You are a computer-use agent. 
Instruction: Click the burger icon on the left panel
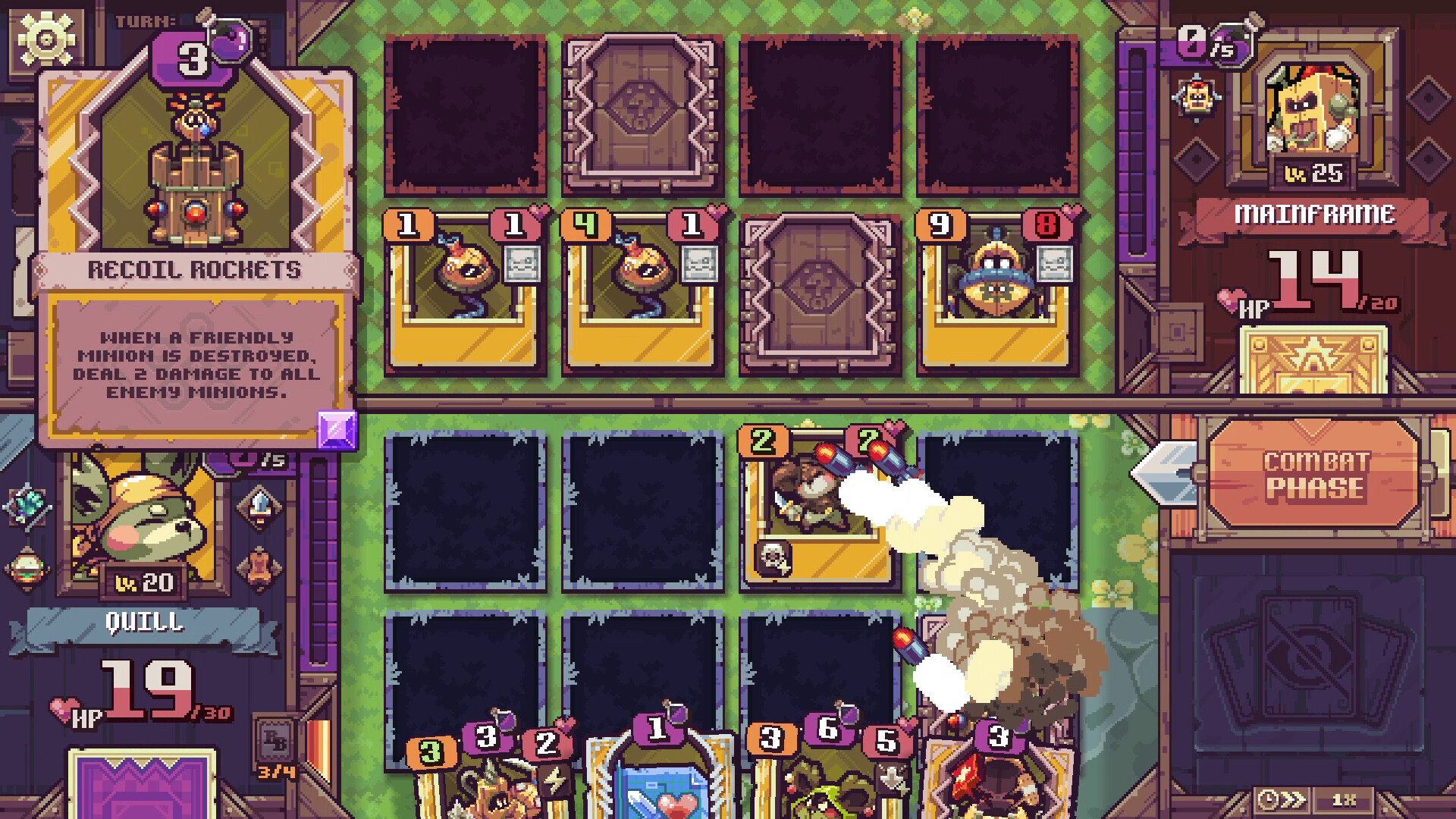tap(25, 566)
